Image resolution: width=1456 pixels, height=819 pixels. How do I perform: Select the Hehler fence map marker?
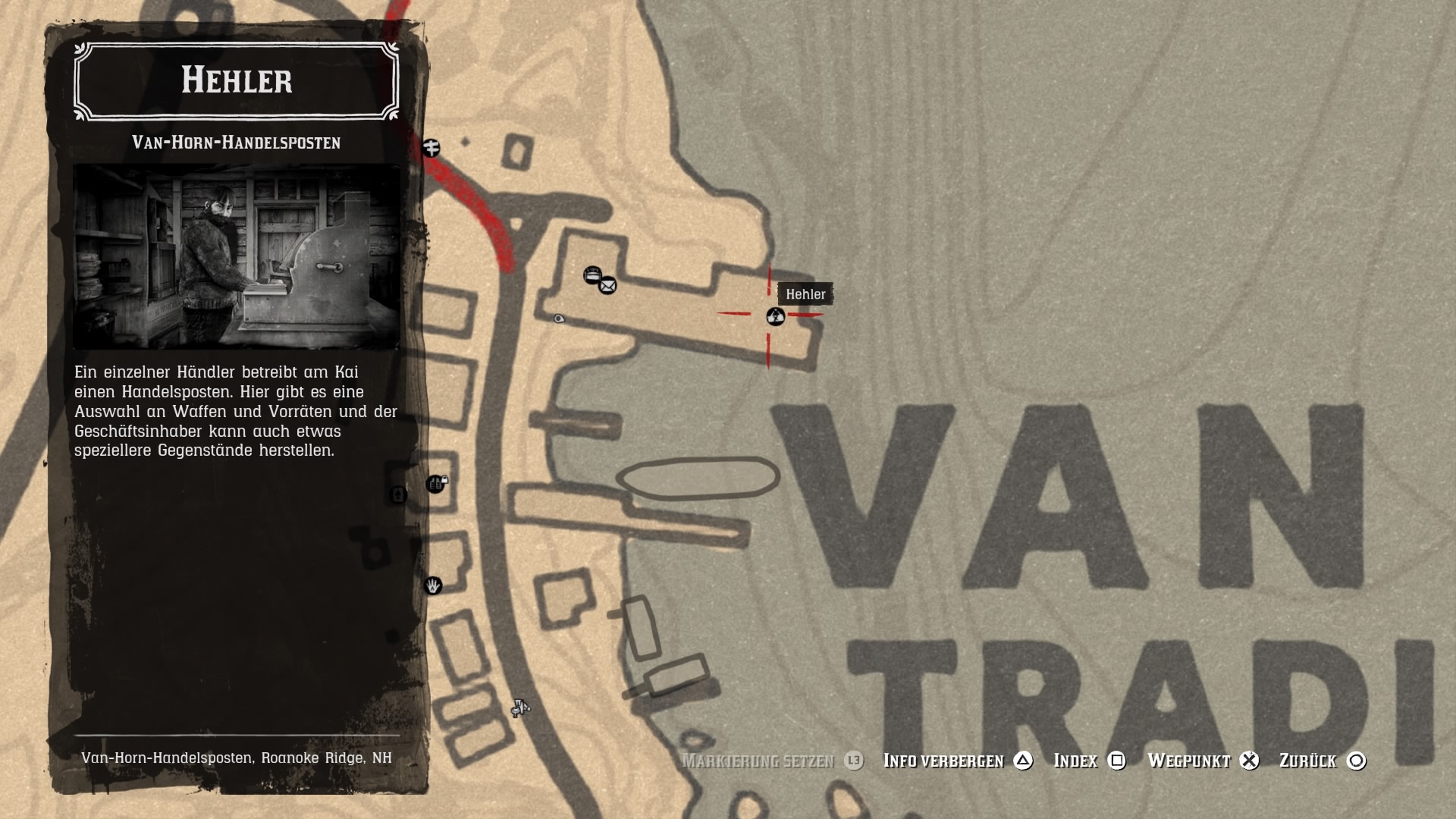point(775,317)
